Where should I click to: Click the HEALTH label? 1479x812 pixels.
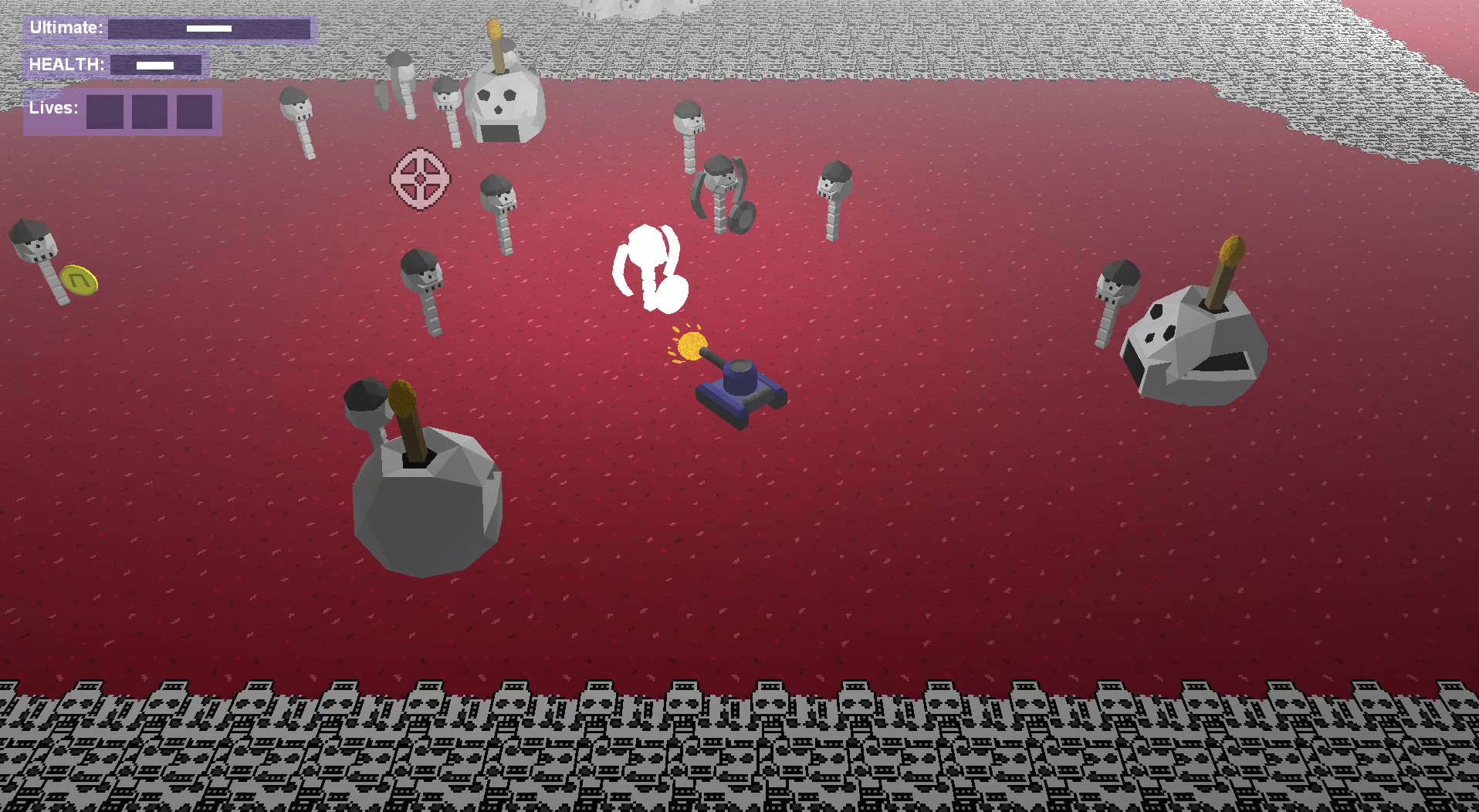pos(66,65)
